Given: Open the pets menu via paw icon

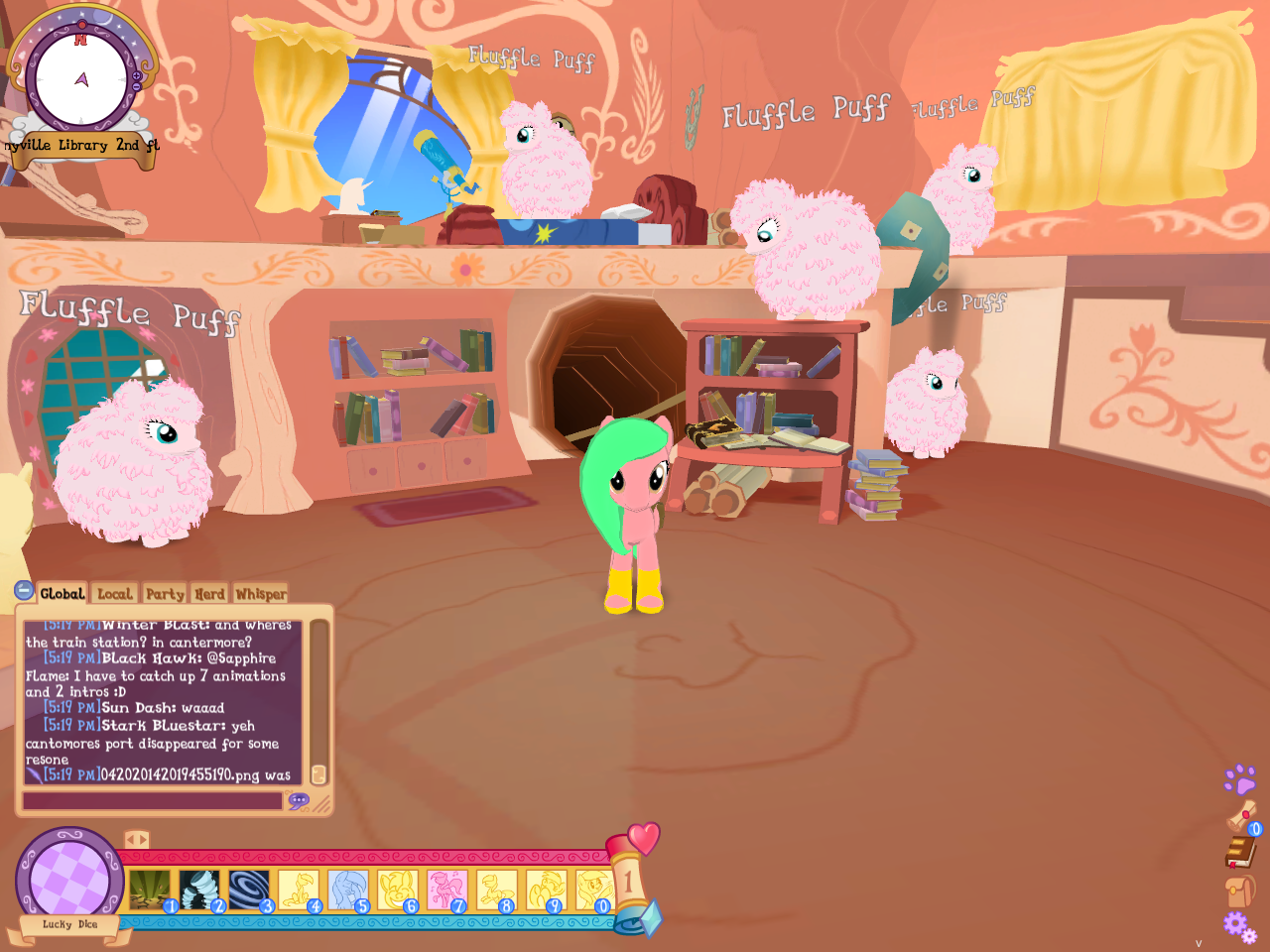Looking at the screenshot, I should pos(1240,779).
